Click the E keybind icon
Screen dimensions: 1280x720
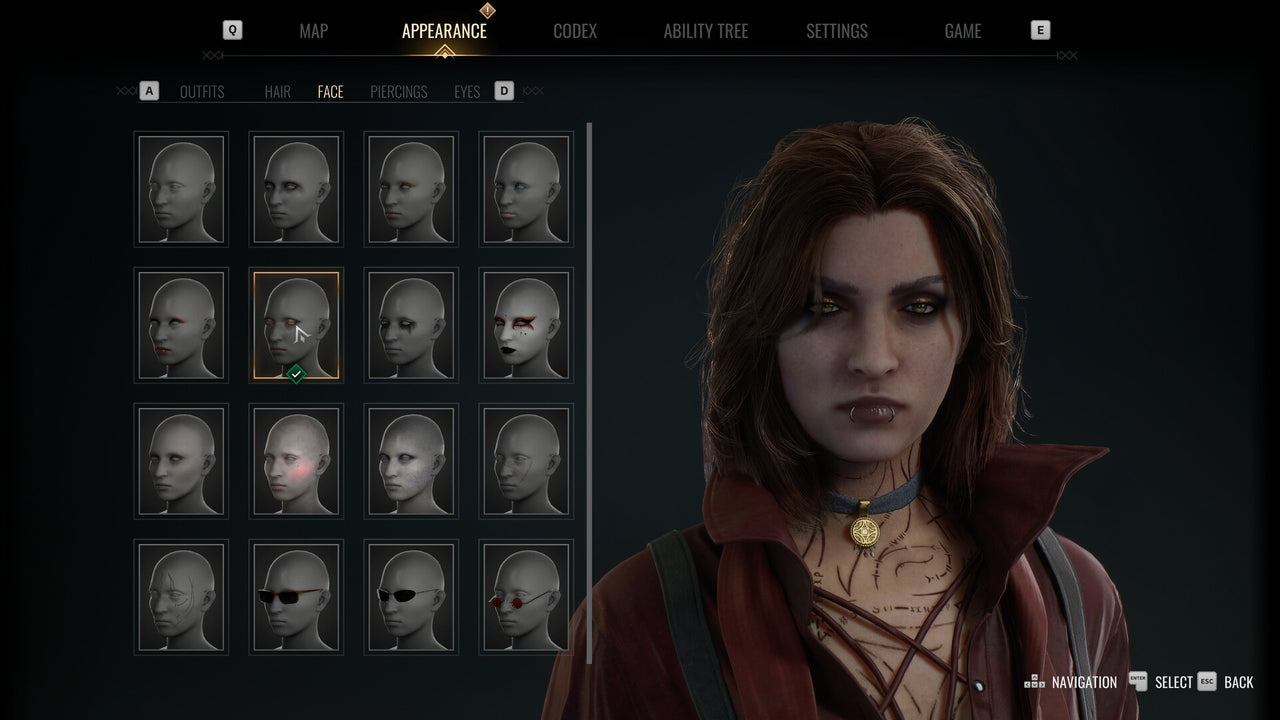tap(1040, 30)
